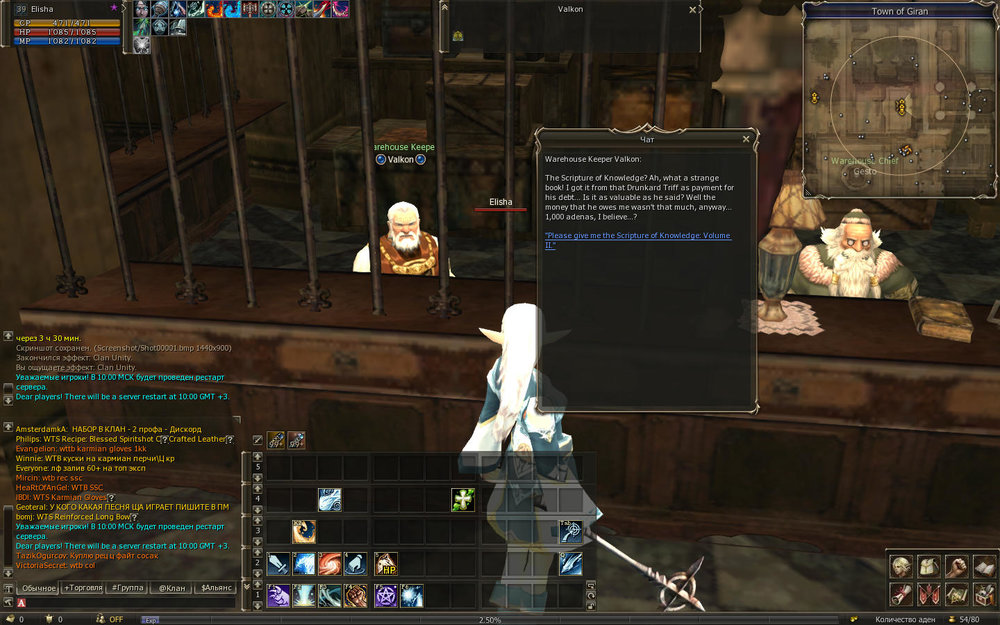1000x625 pixels.
Task: Activate the green cross heal skill
Action: pos(462,499)
